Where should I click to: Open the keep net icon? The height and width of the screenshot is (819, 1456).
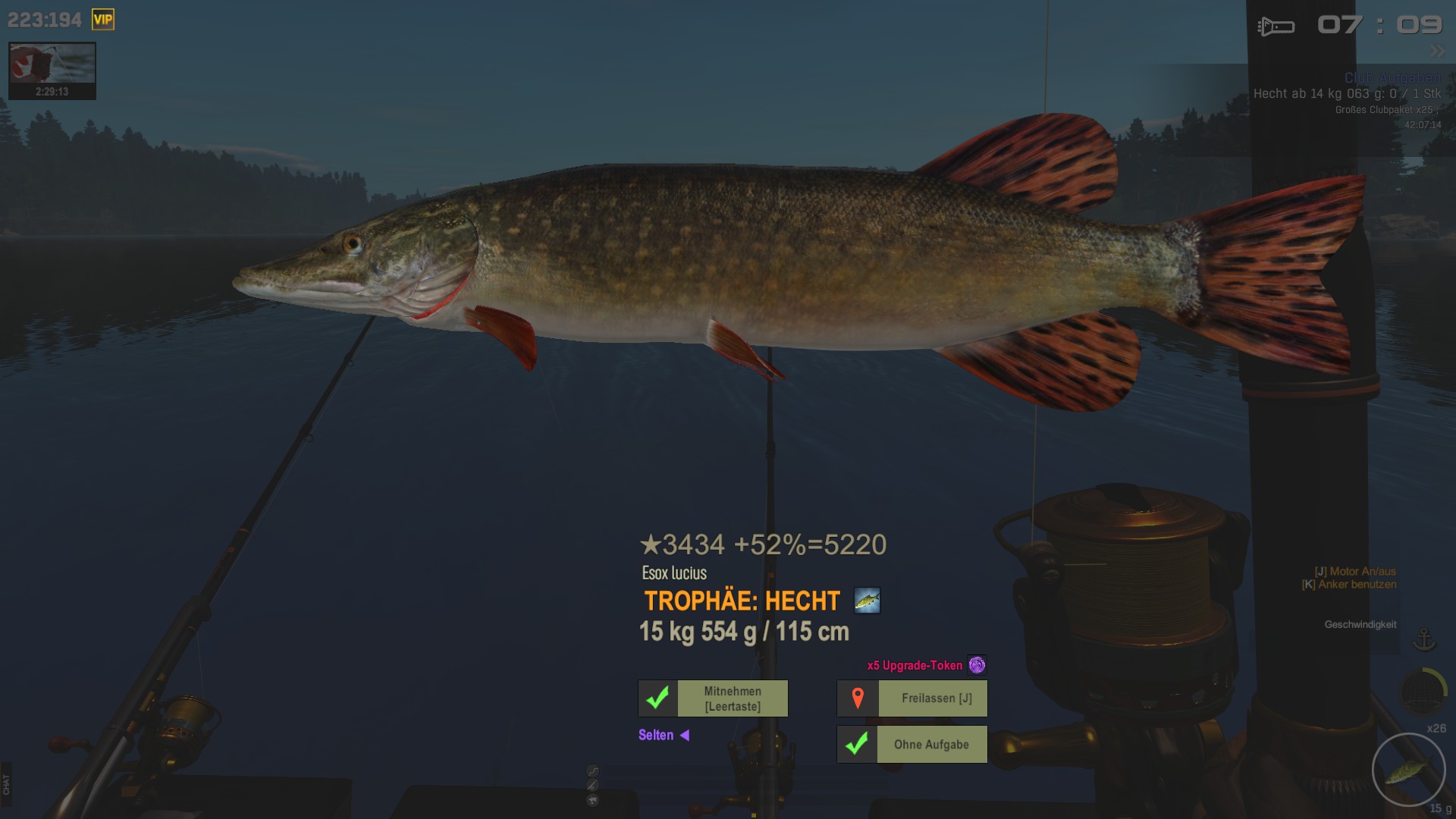[1422, 691]
